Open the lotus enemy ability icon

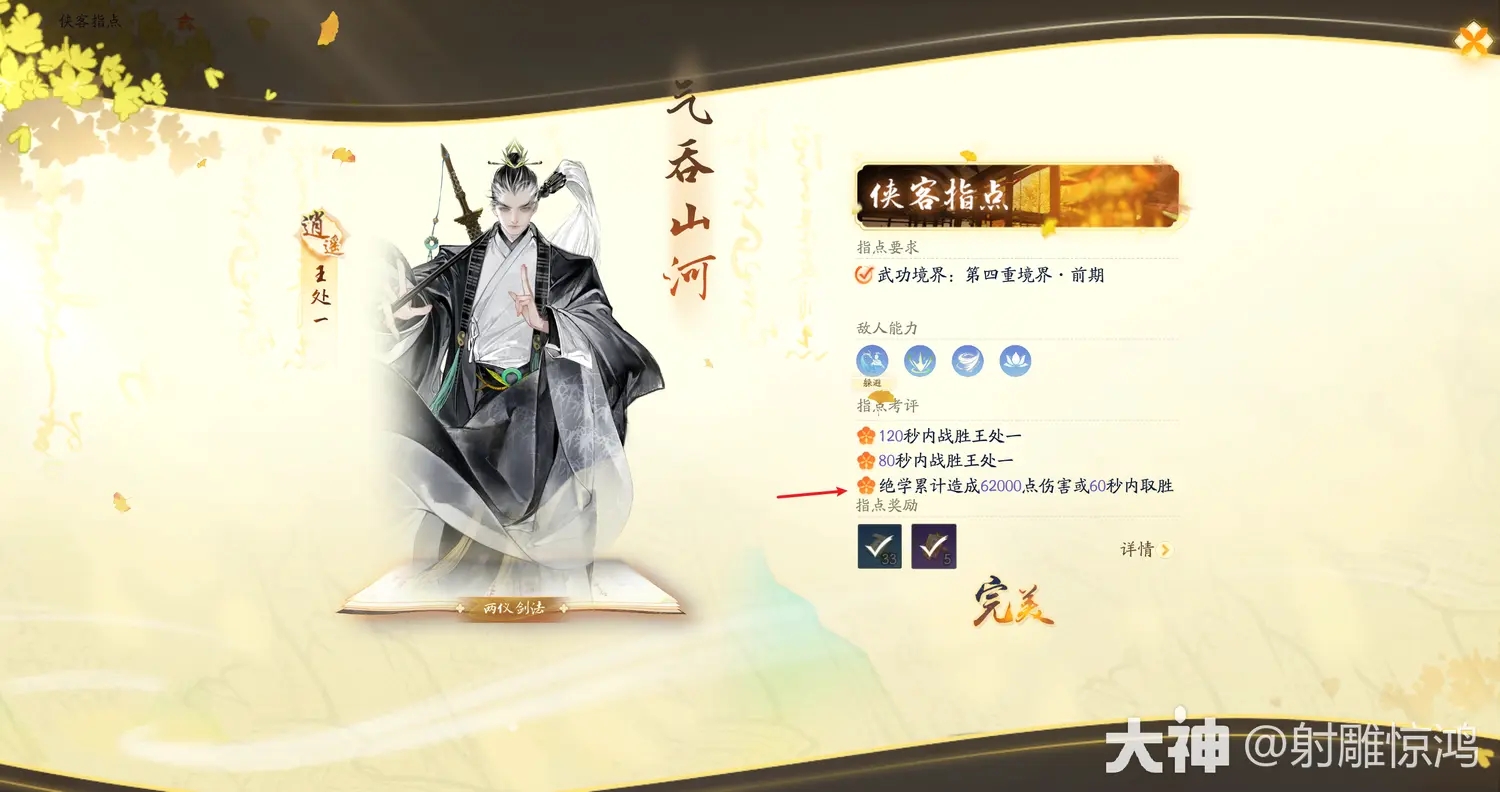pyautogui.click(x=1015, y=361)
